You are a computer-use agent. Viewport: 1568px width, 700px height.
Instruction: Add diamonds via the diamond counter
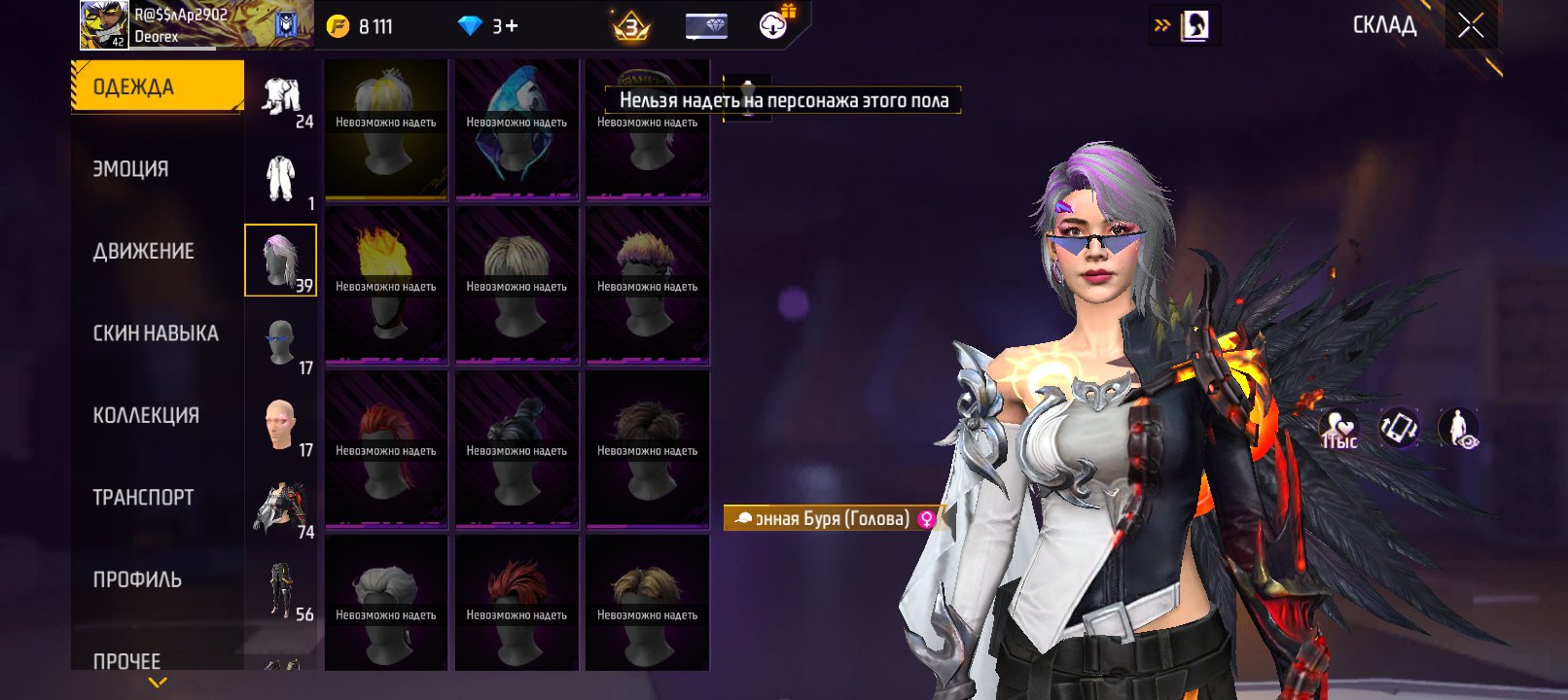pos(489,26)
